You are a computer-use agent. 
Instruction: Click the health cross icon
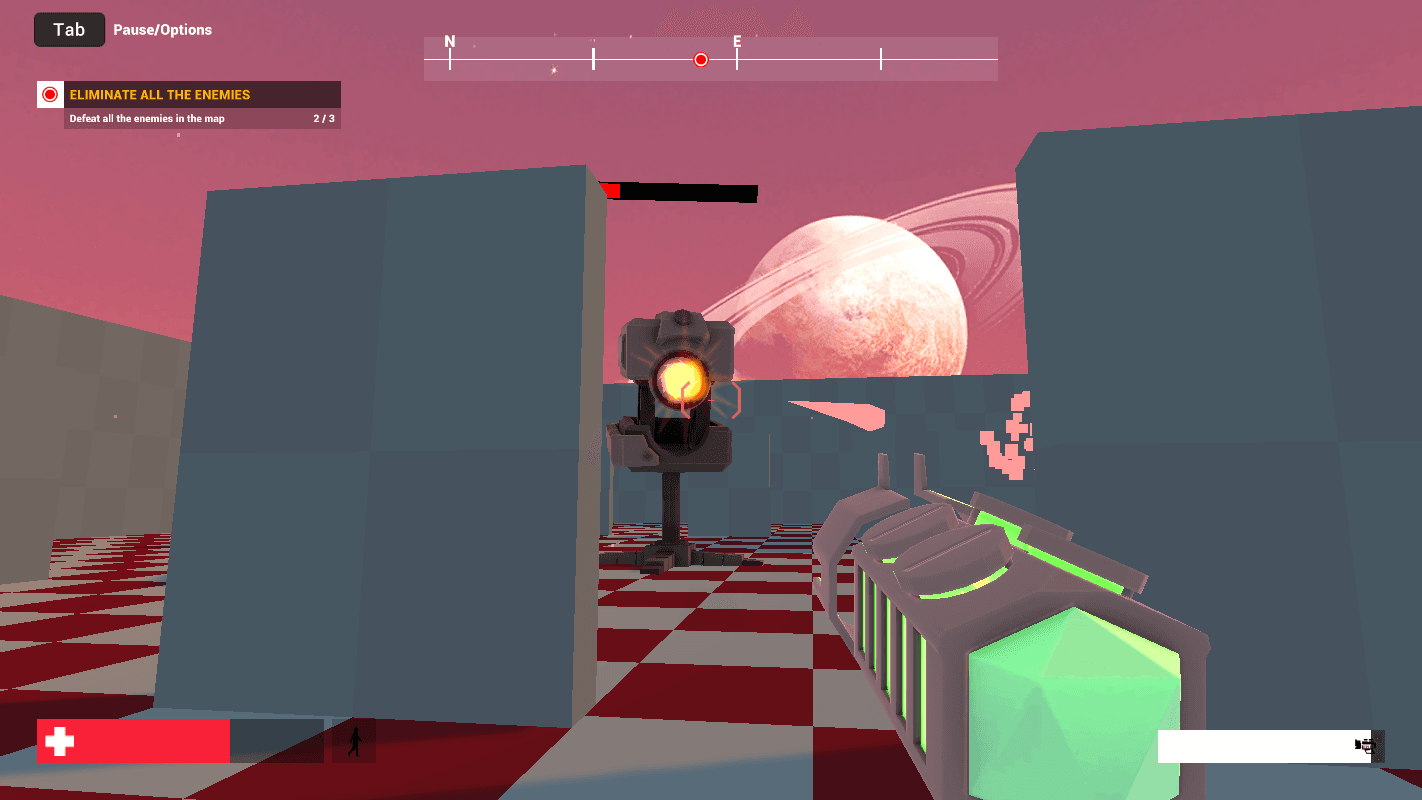(59, 740)
